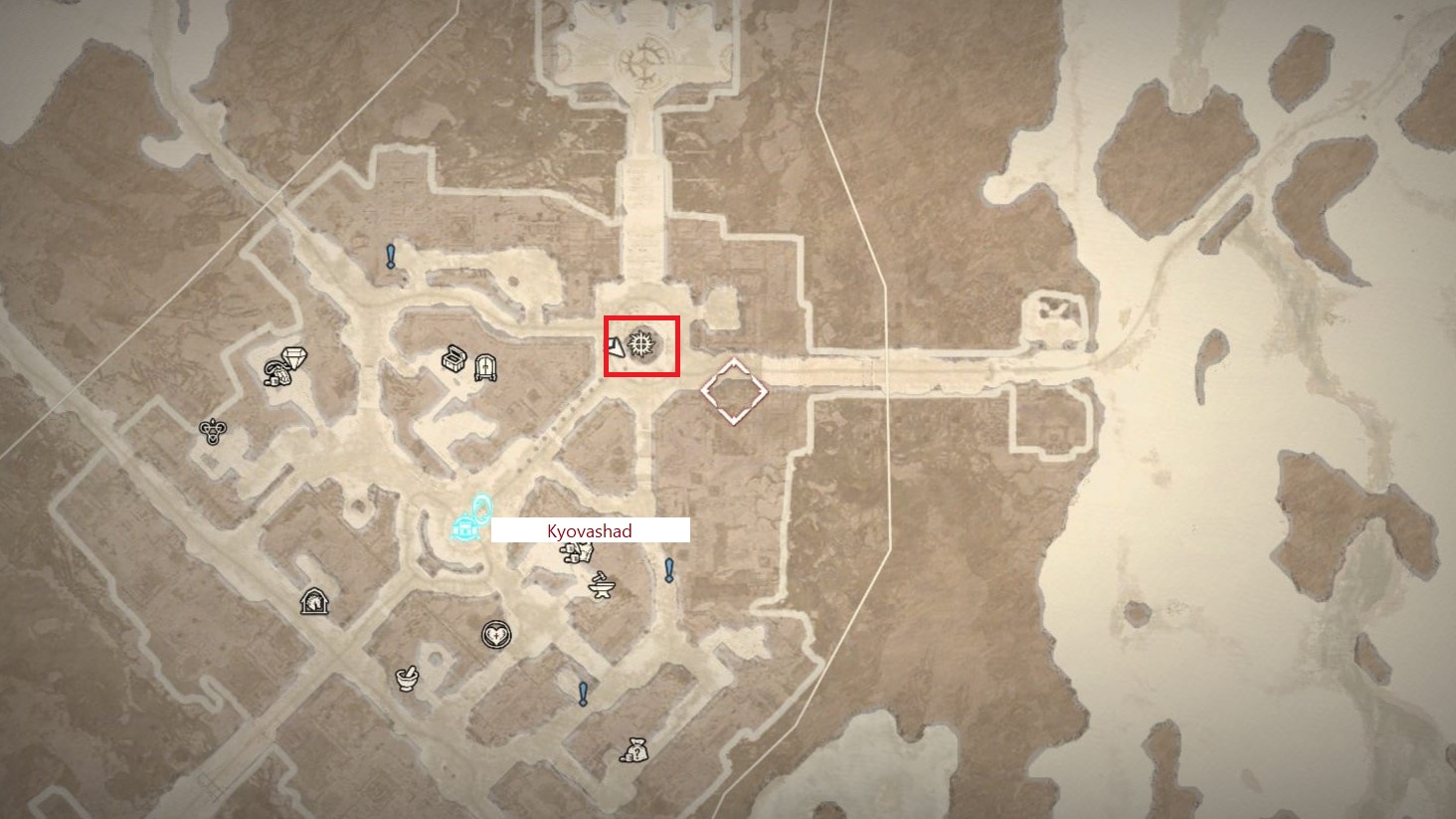Click the Healer heart emblem icon
The width and height of the screenshot is (1456, 819).
(x=495, y=633)
